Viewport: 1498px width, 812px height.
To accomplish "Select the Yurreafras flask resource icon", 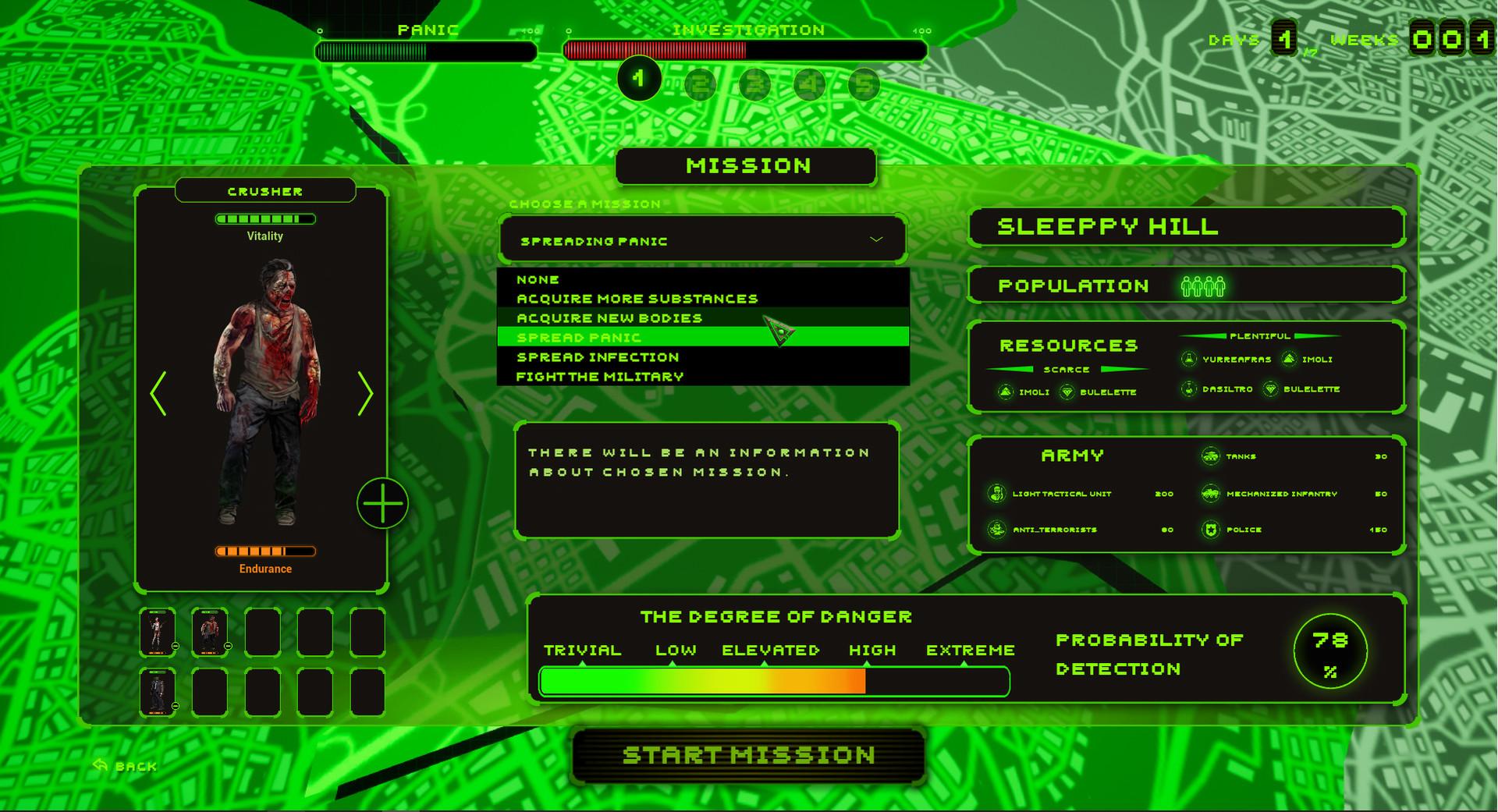I will [x=1189, y=360].
